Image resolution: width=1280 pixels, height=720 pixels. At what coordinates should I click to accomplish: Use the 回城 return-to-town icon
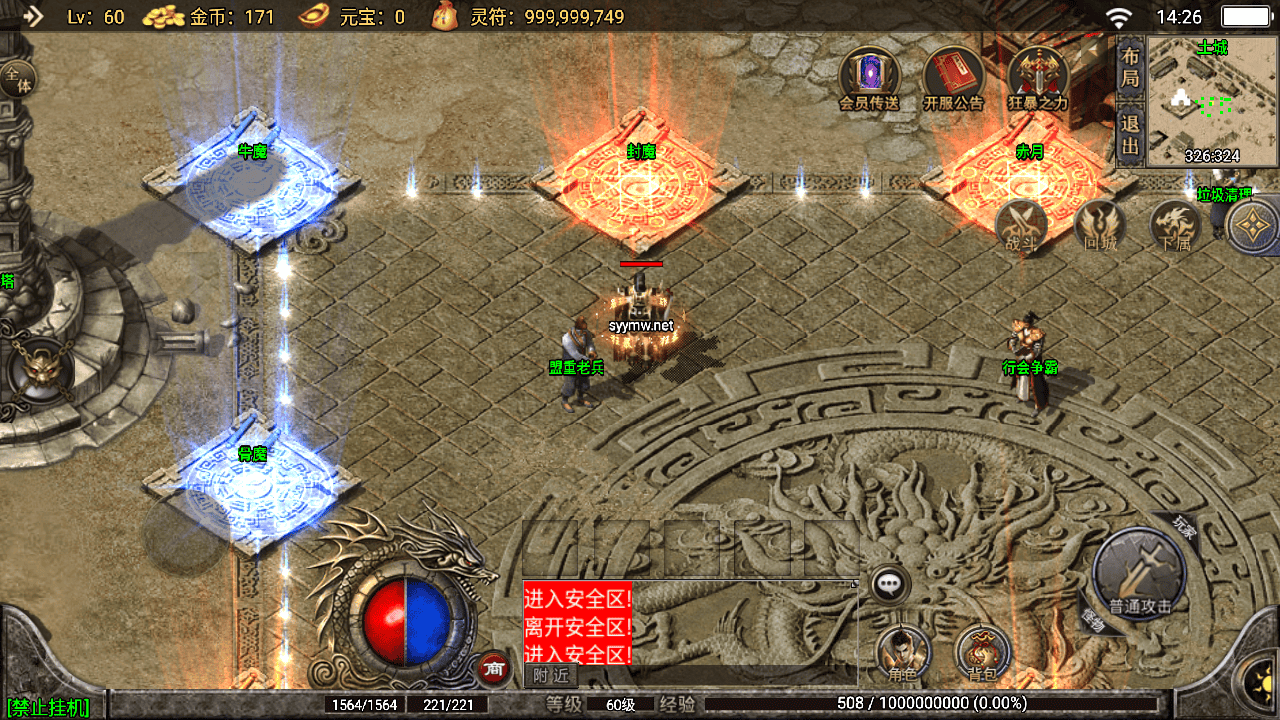(x=1099, y=224)
